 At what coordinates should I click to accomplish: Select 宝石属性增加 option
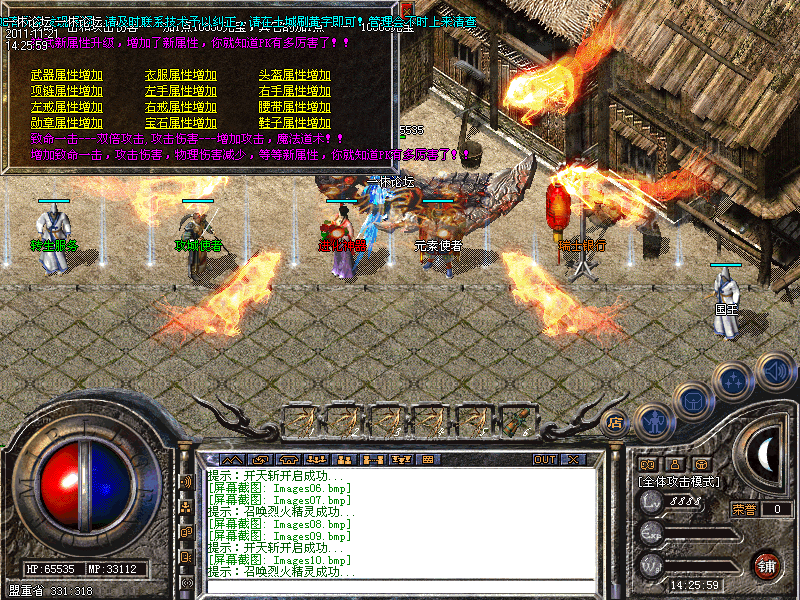(181, 123)
